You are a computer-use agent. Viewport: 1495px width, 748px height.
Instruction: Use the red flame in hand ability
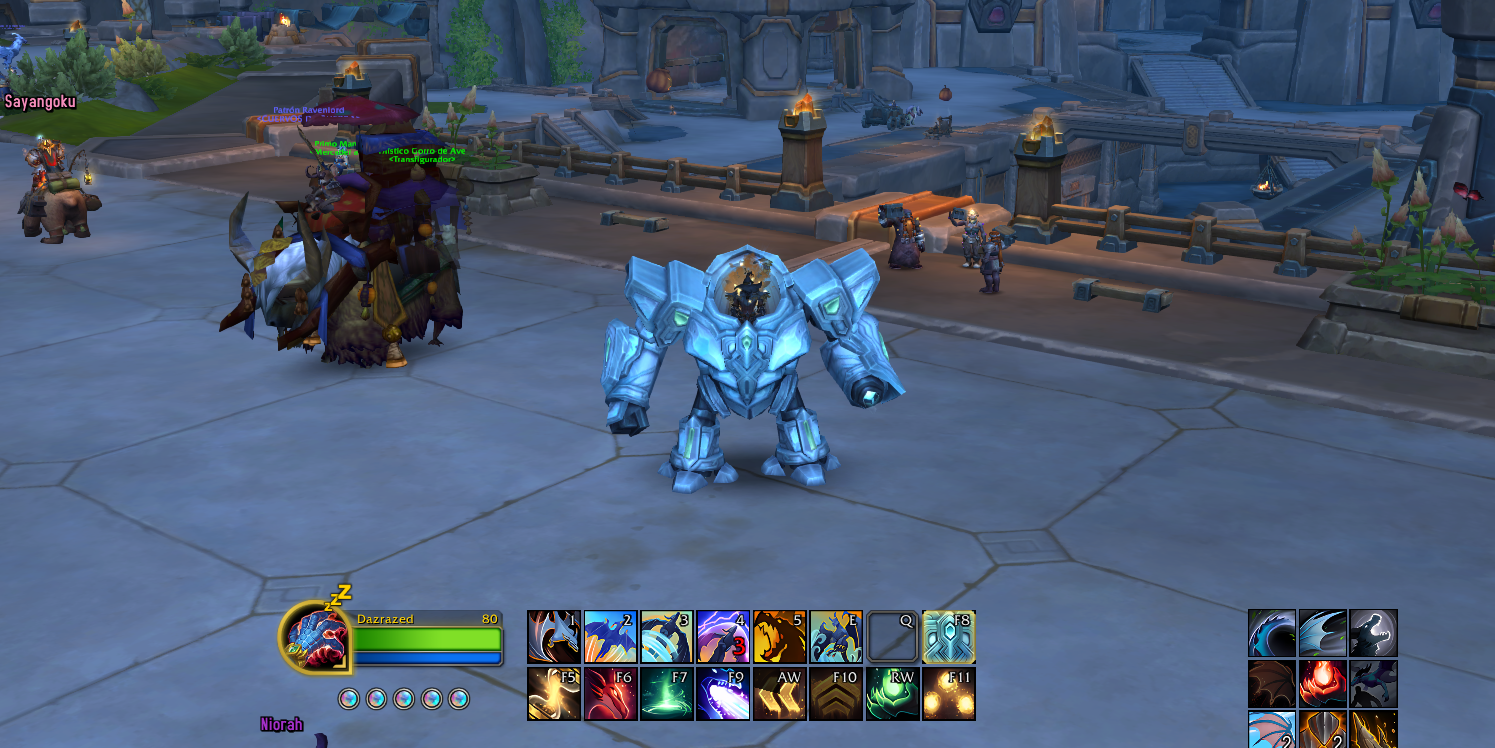click(1322, 685)
